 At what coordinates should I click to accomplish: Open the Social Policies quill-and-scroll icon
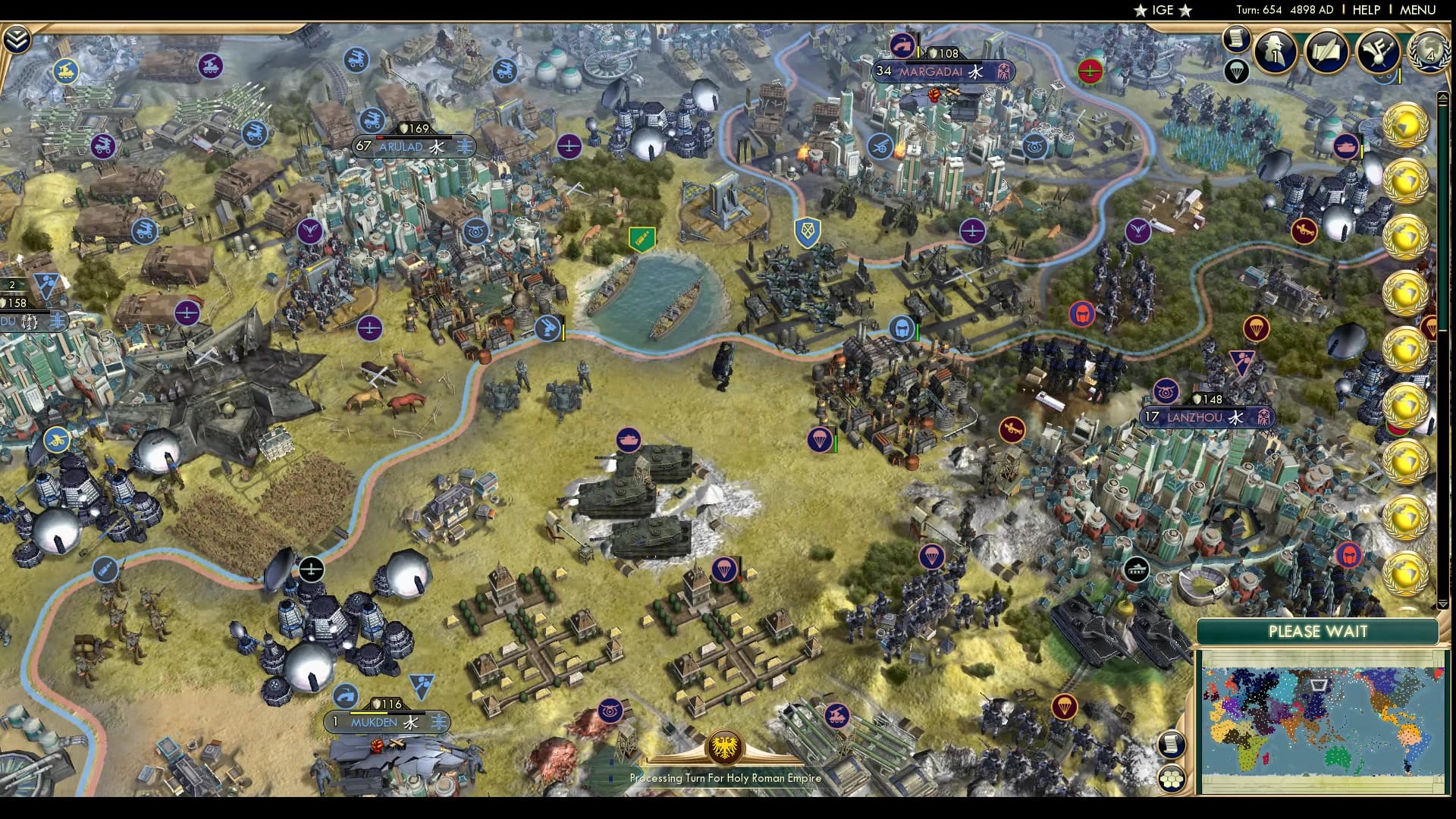[x=1326, y=50]
